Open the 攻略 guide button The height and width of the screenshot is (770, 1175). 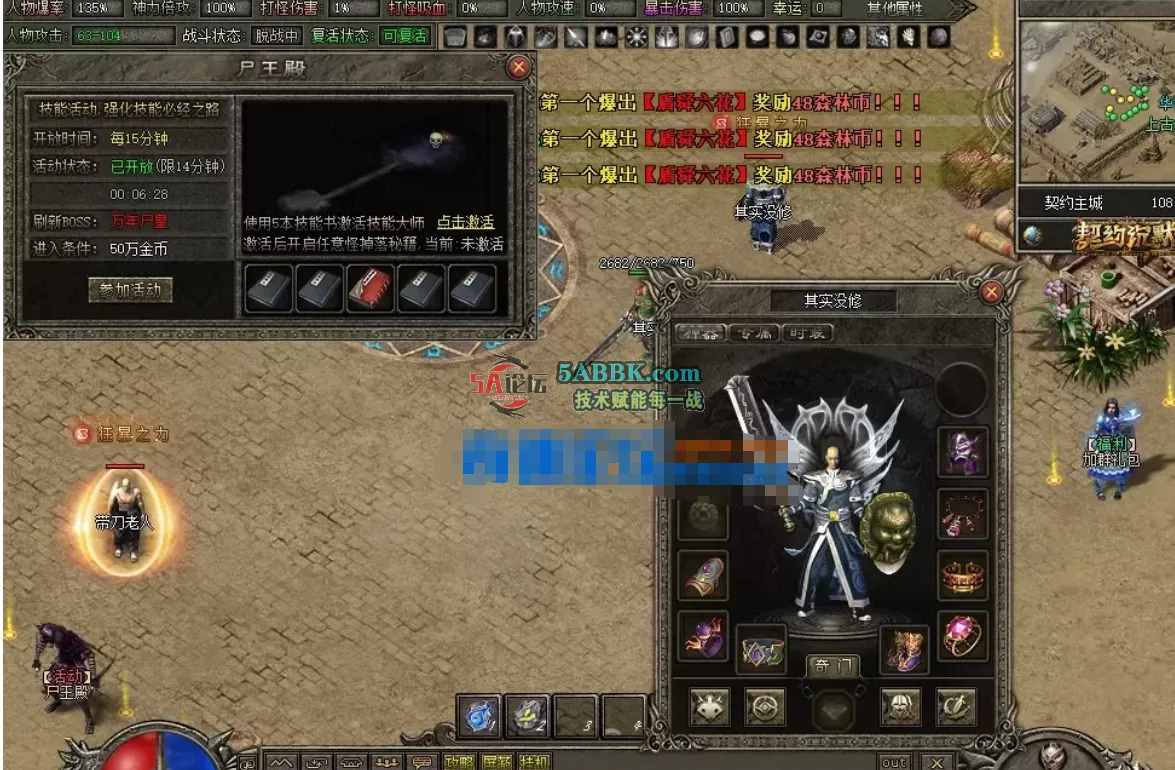click(x=459, y=762)
